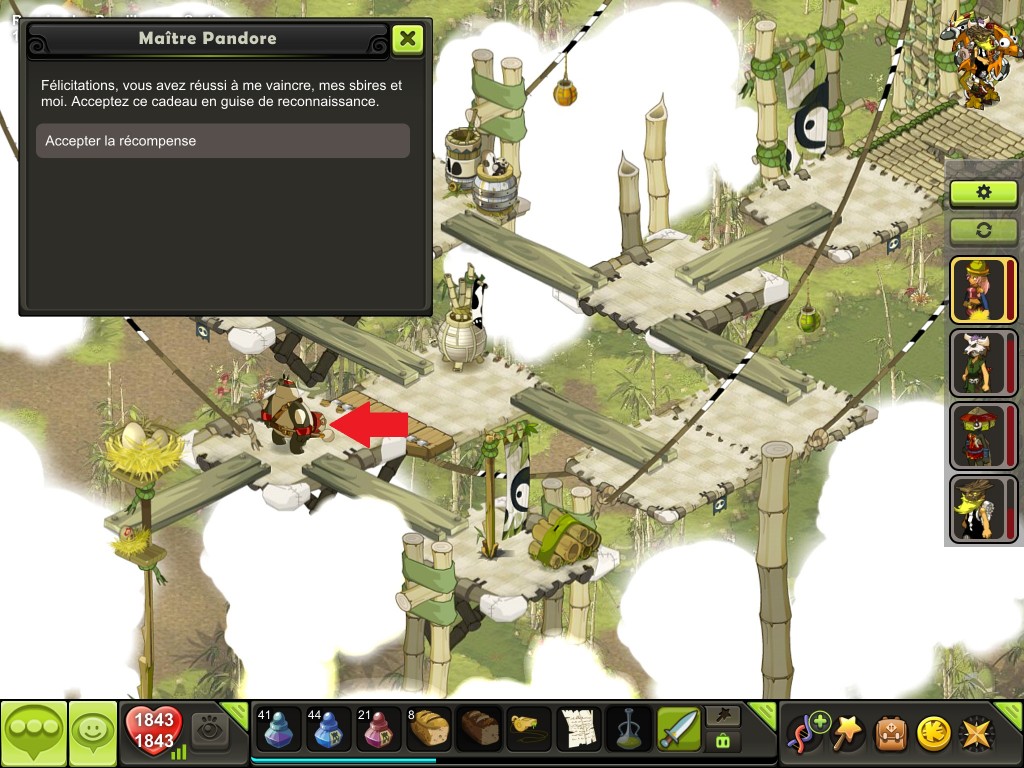Open the compass star map icon
The image size is (1024, 768).
pyautogui.click(x=976, y=733)
